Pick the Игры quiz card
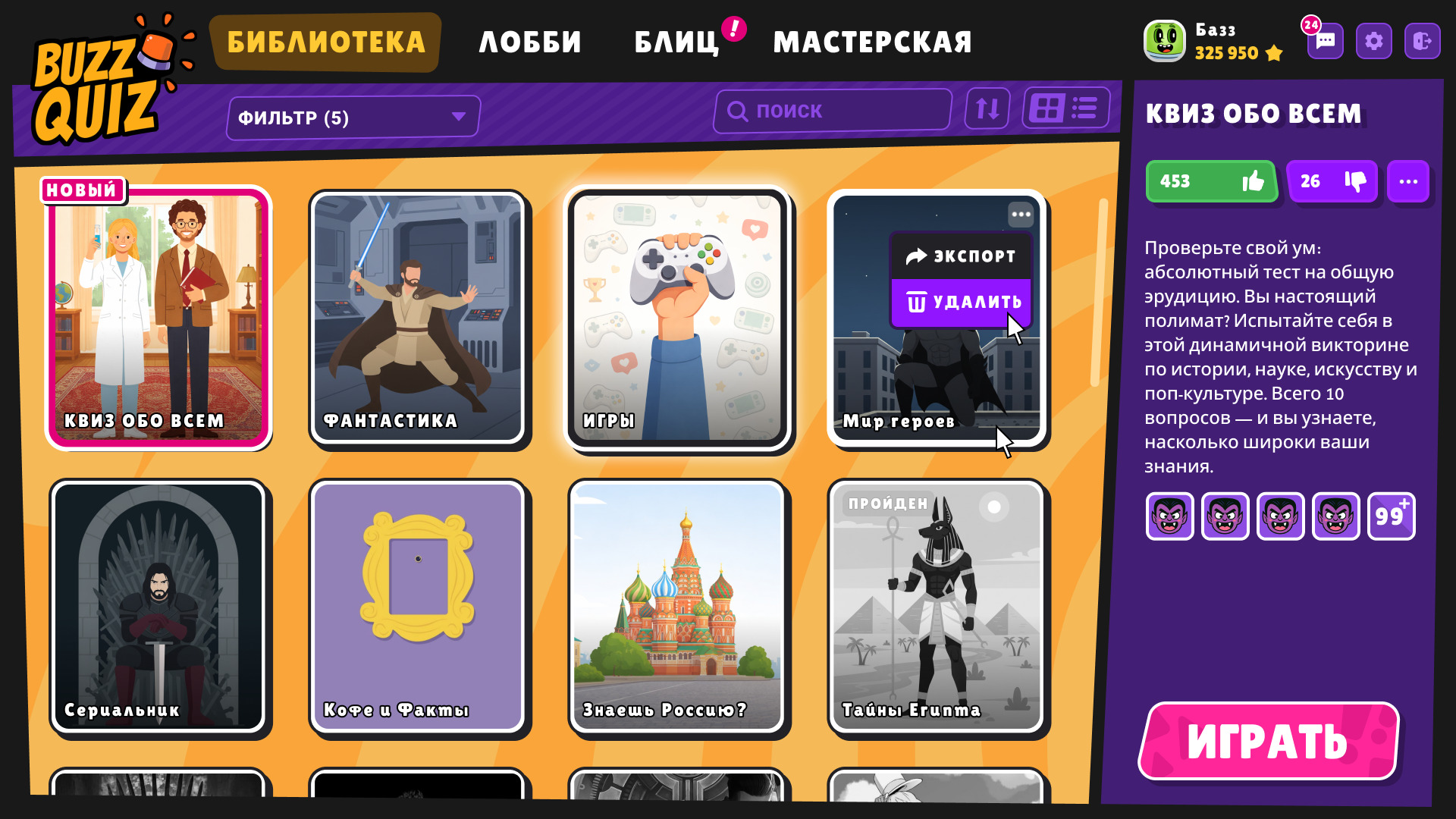The width and height of the screenshot is (1456, 819). (x=677, y=318)
